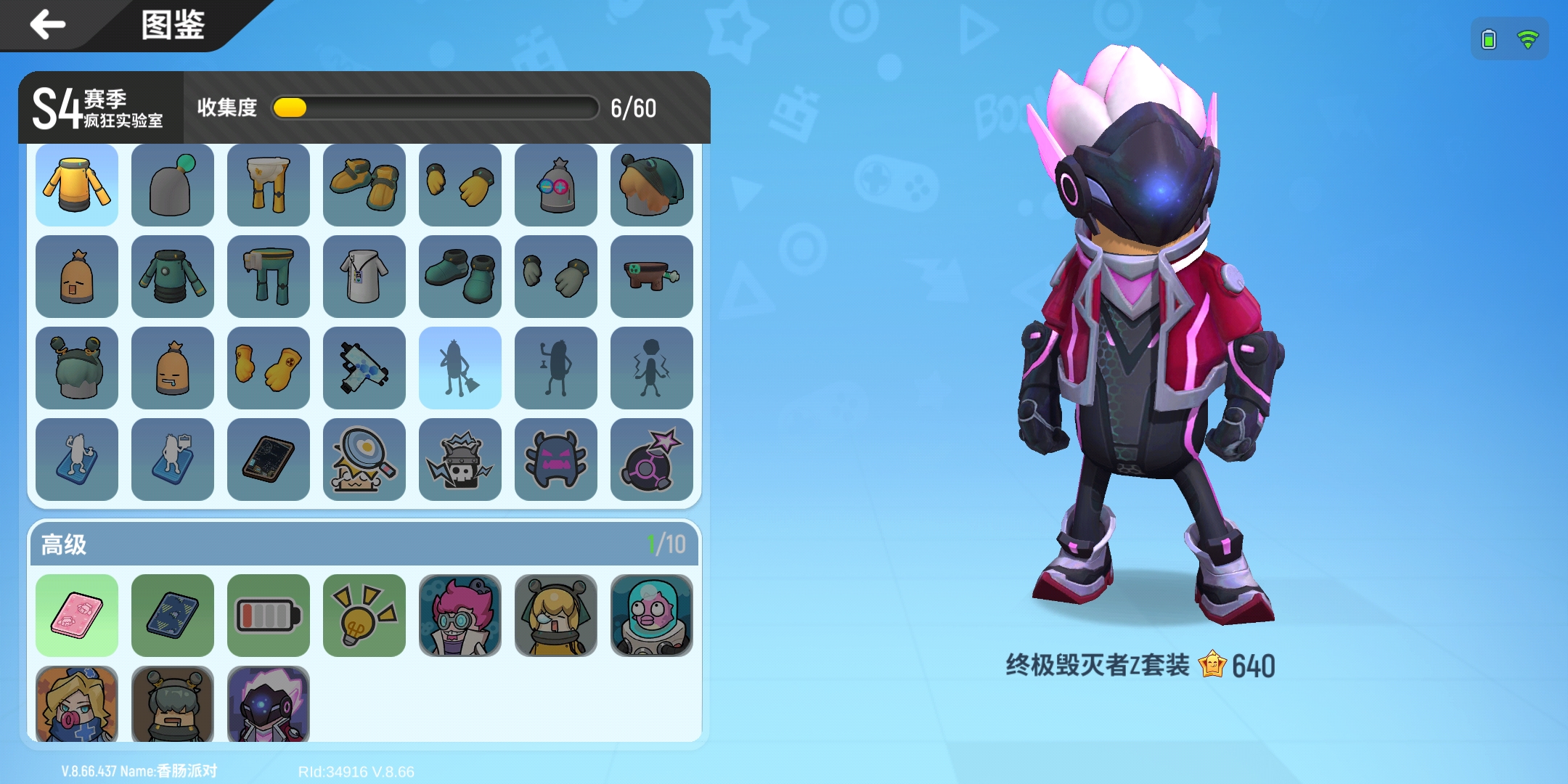Screen dimensions: 1568x784
Task: Select the purple monster sticker icon
Action: tap(555, 460)
